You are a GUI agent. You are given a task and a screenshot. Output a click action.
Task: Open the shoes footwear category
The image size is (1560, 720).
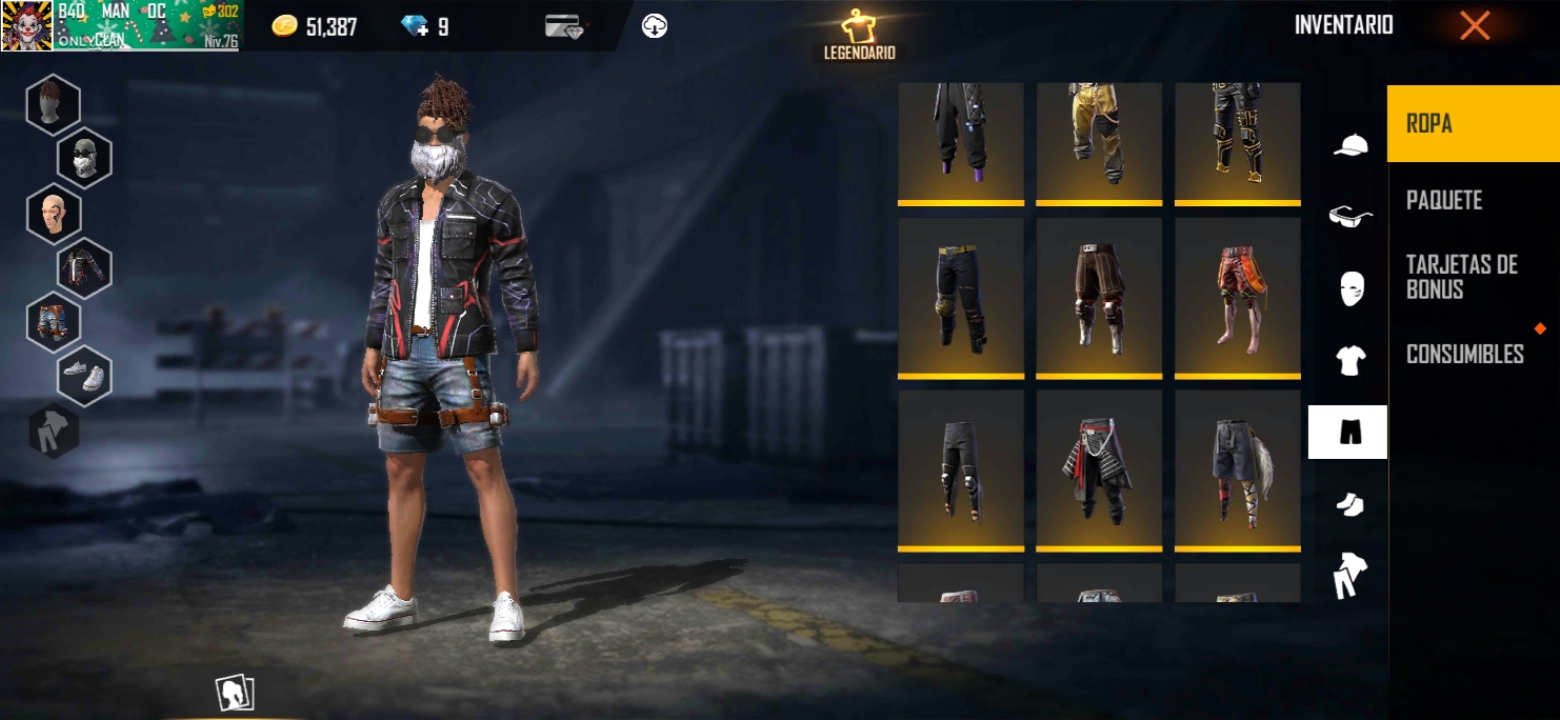[1350, 504]
